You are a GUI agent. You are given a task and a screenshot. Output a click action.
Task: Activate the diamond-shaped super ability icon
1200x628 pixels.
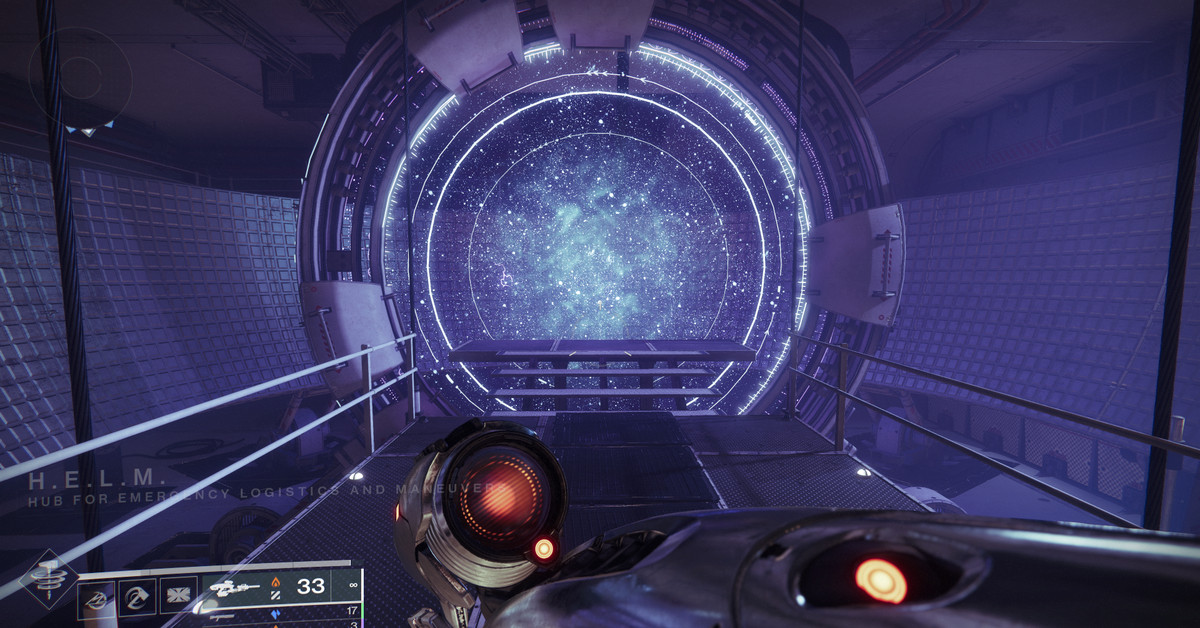46,579
